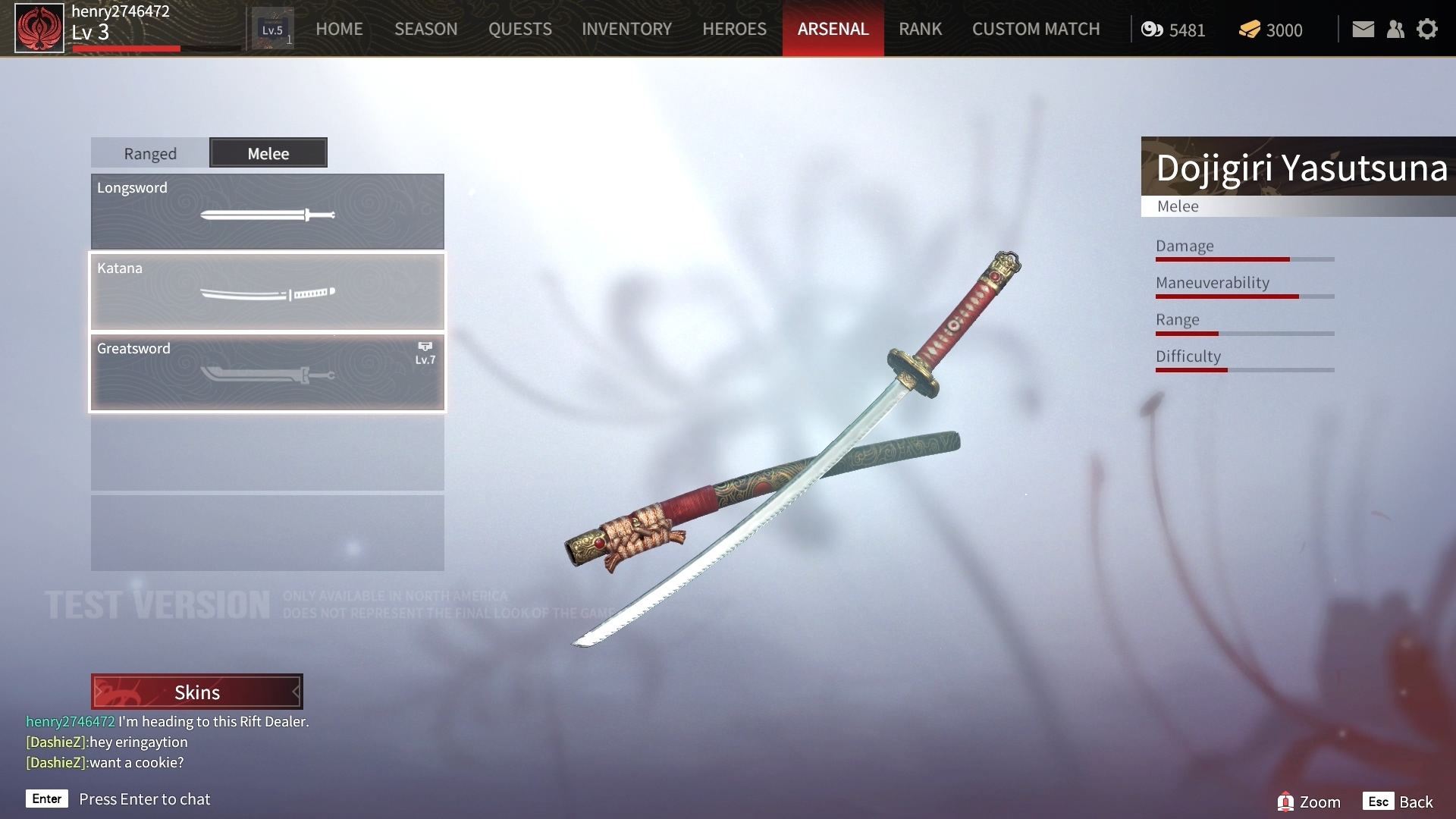Go to the SEASON page
1456x819 pixels.
(x=425, y=29)
